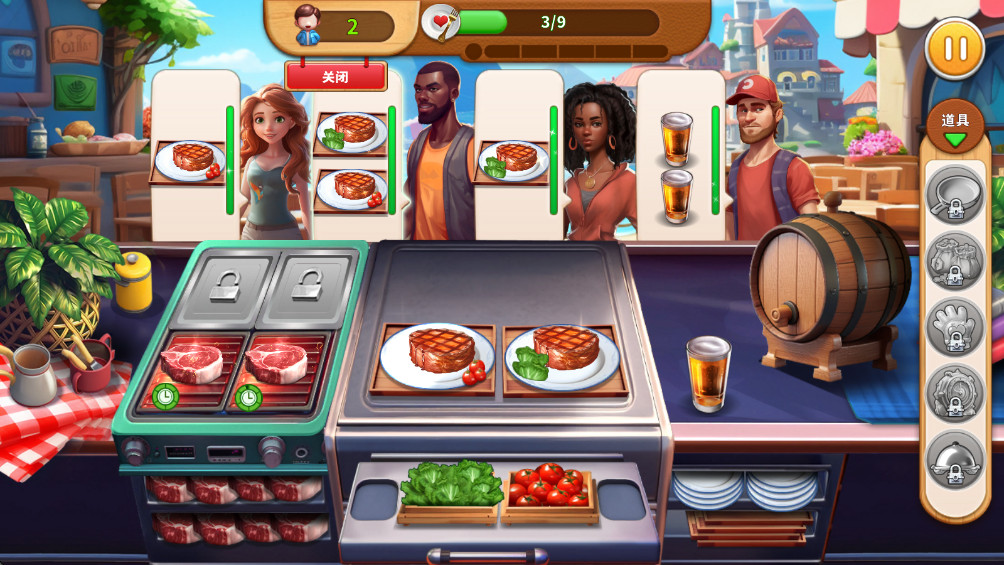Pick up the plated steak with lettuce

pos(563,355)
